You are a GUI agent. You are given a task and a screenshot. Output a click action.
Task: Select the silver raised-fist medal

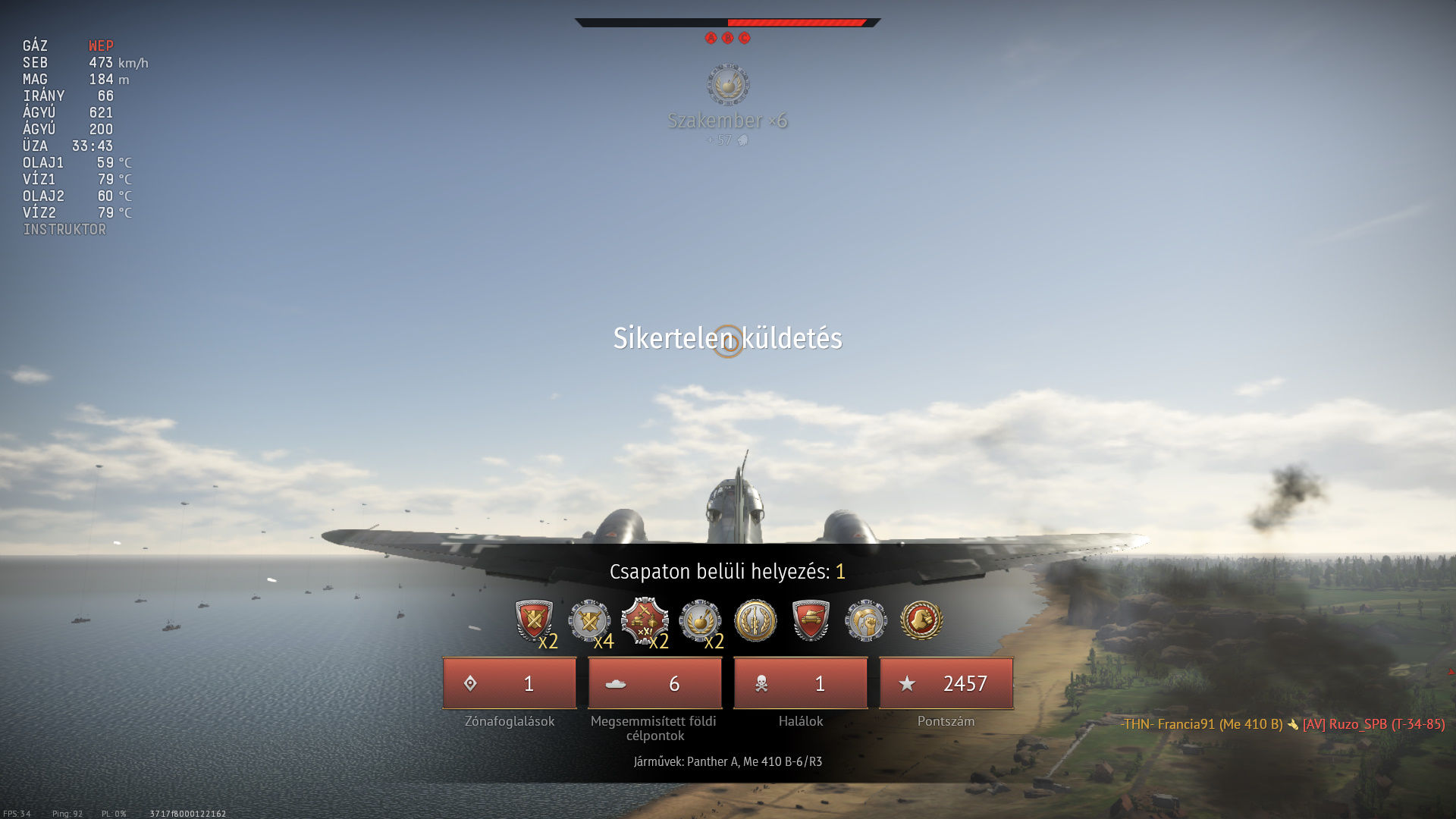[x=866, y=620]
